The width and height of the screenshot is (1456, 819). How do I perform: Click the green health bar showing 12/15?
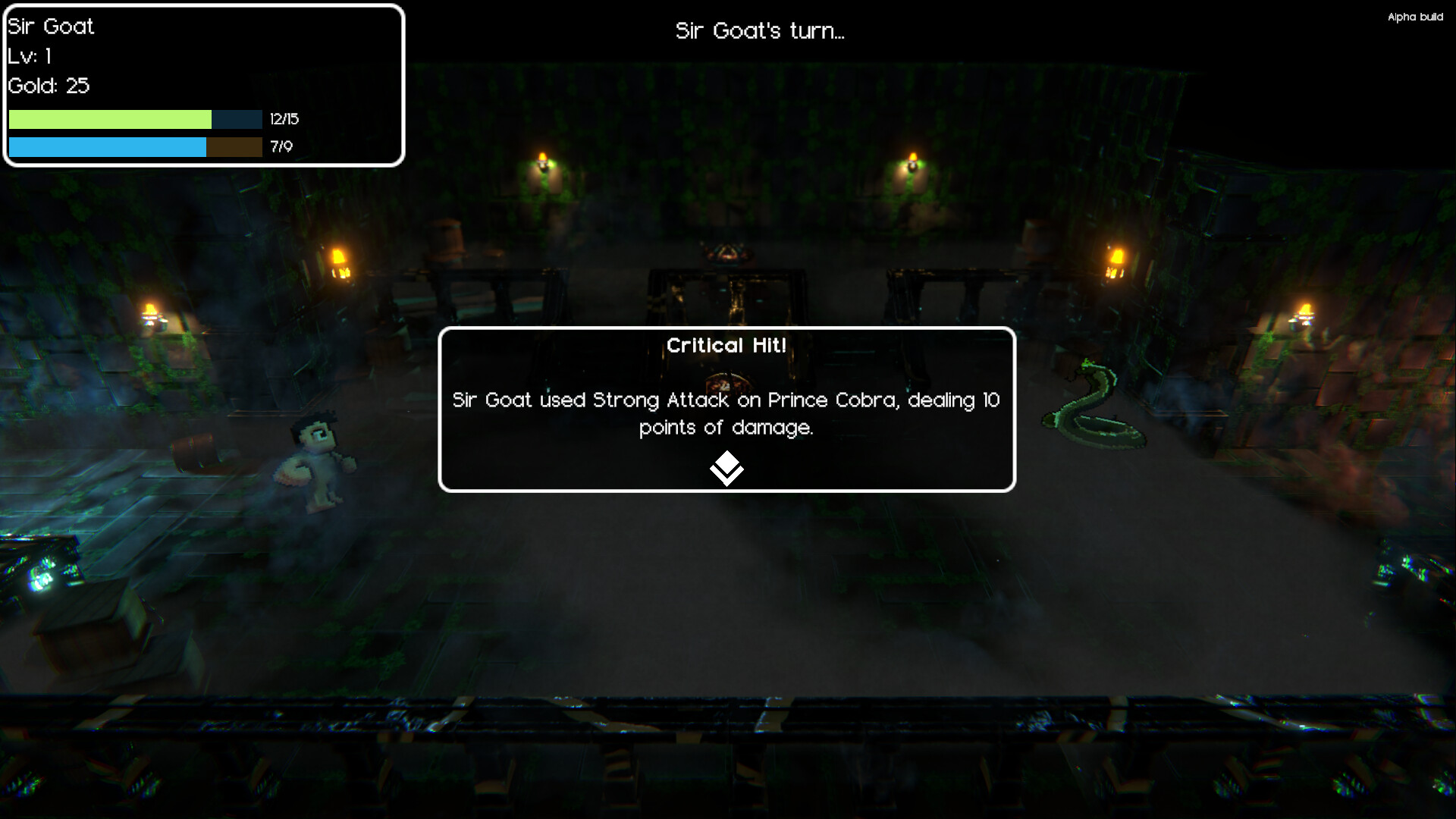click(110, 119)
